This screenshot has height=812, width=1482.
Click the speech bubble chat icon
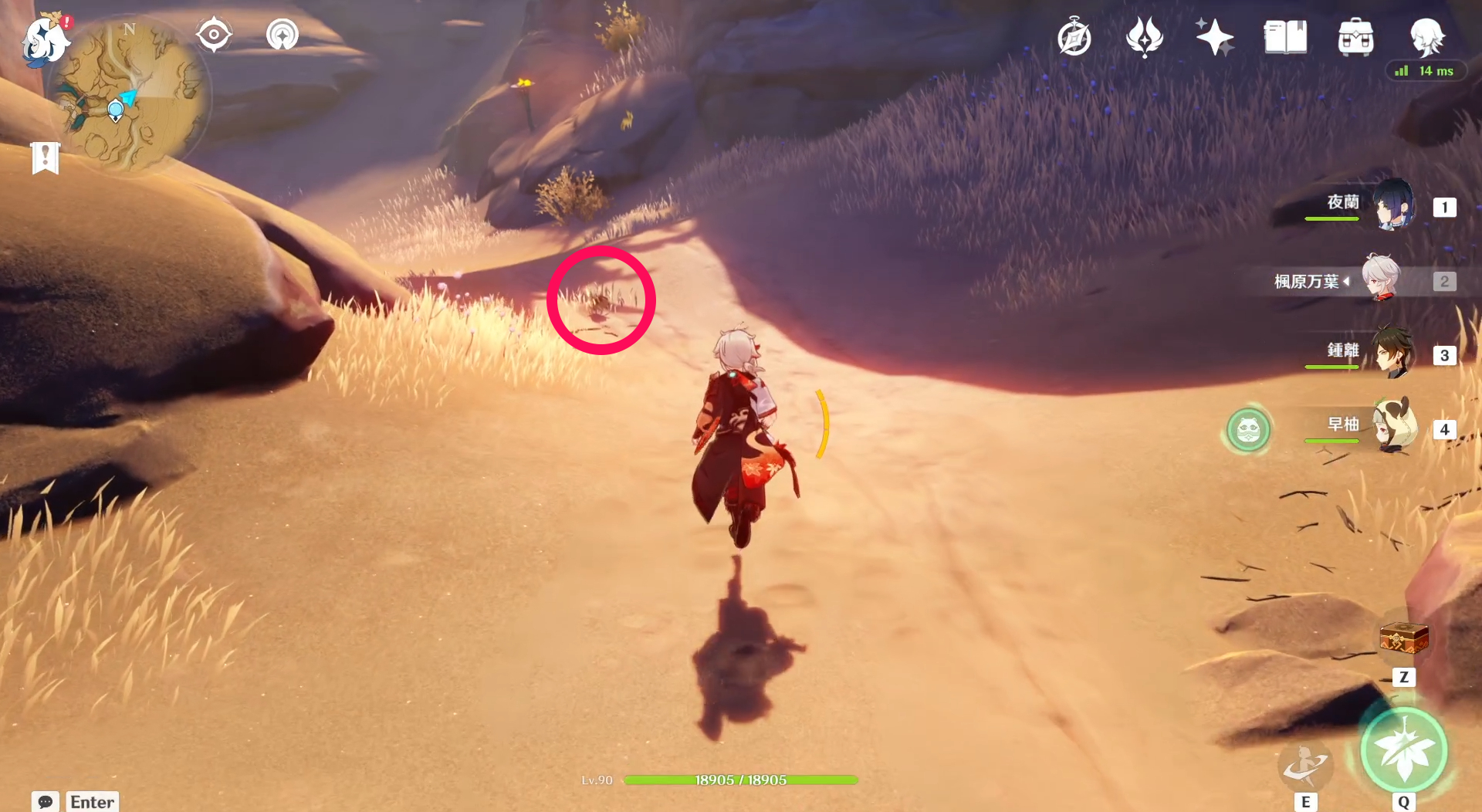click(46, 802)
